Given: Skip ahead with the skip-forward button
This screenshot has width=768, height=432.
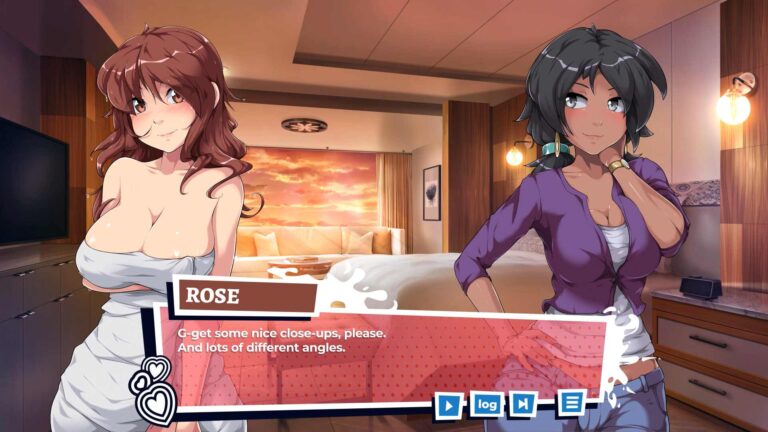Looking at the screenshot, I should coord(522,404).
